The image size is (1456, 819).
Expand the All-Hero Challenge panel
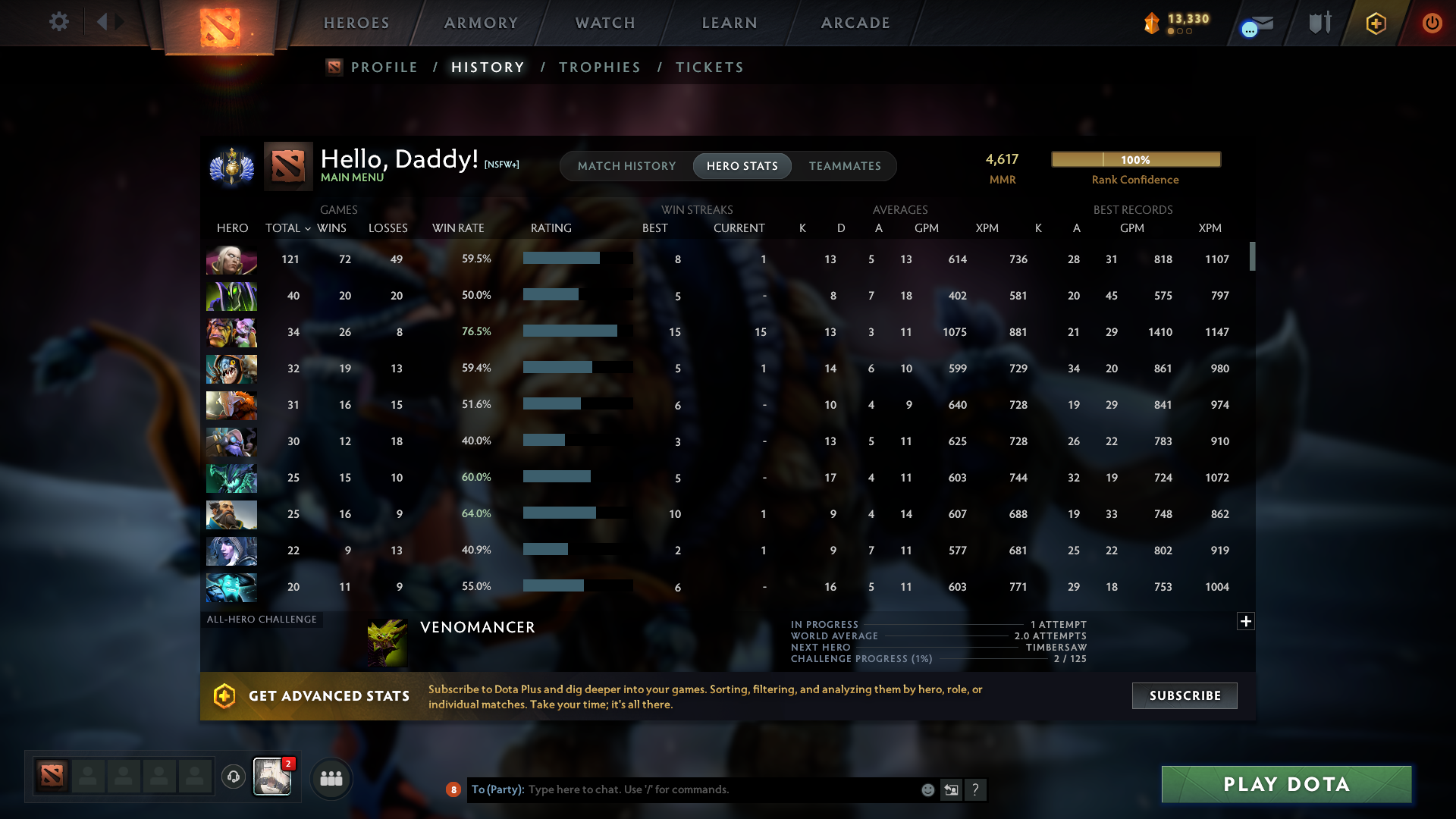1246,621
